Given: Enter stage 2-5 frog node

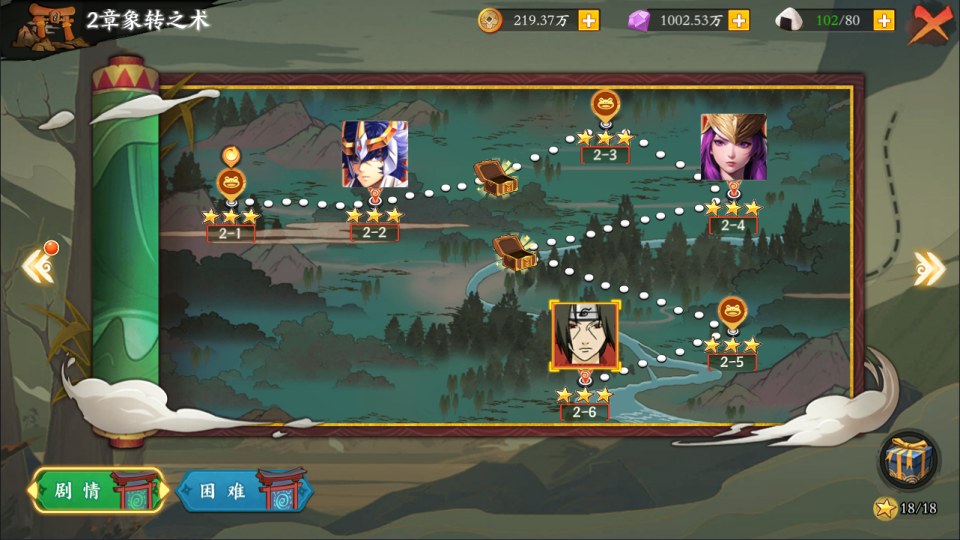Looking at the screenshot, I should pyautogui.click(x=732, y=312).
